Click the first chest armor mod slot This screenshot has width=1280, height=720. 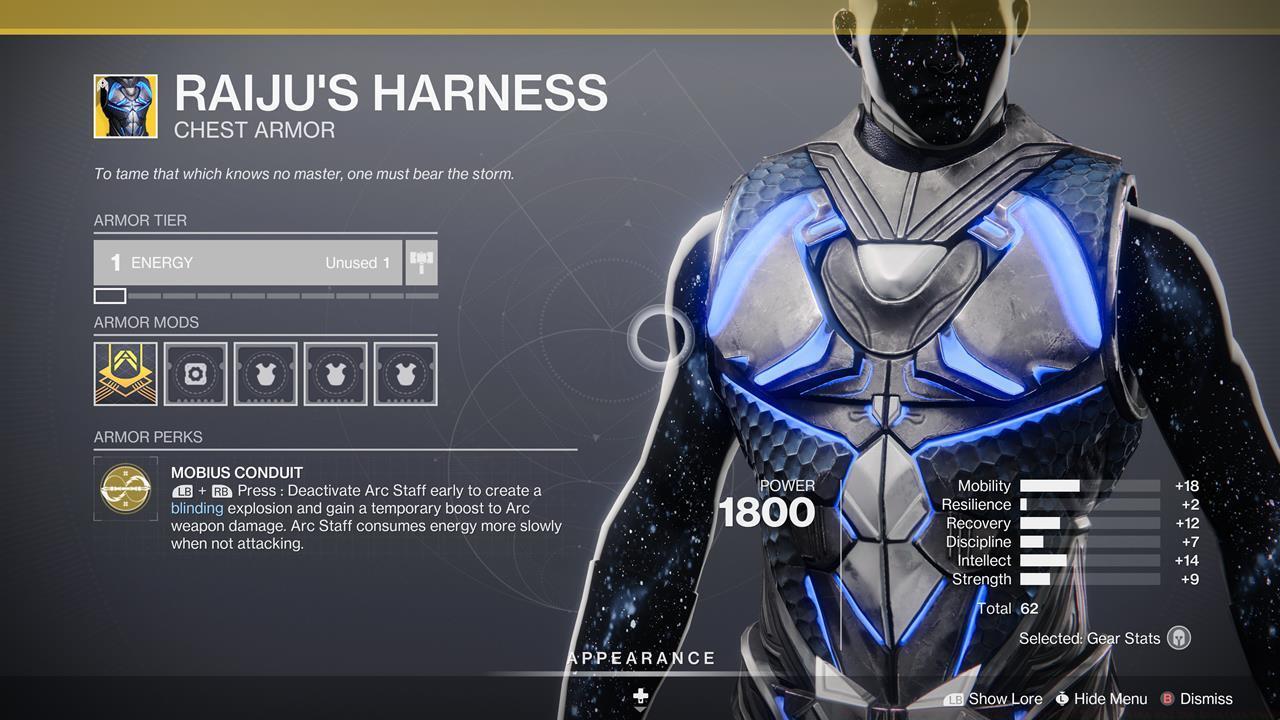(x=266, y=373)
